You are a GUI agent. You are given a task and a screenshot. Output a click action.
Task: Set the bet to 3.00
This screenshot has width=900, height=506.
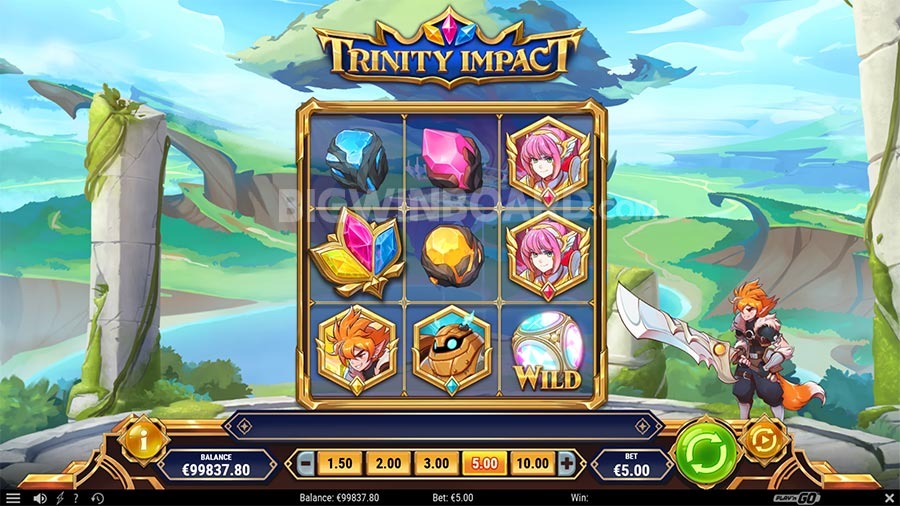point(434,464)
